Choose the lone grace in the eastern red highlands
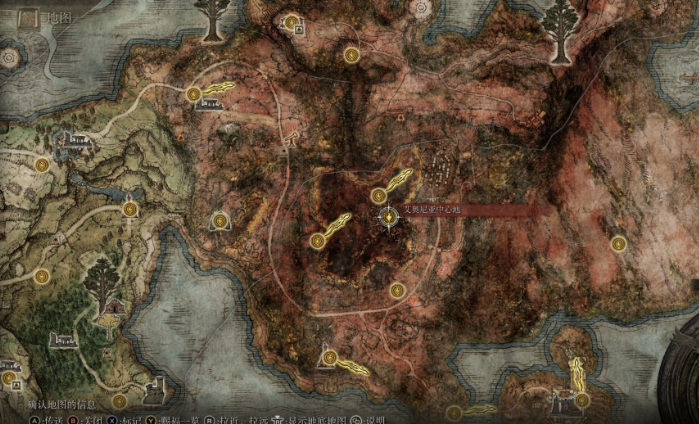The height and width of the screenshot is (424, 699). pos(618,243)
